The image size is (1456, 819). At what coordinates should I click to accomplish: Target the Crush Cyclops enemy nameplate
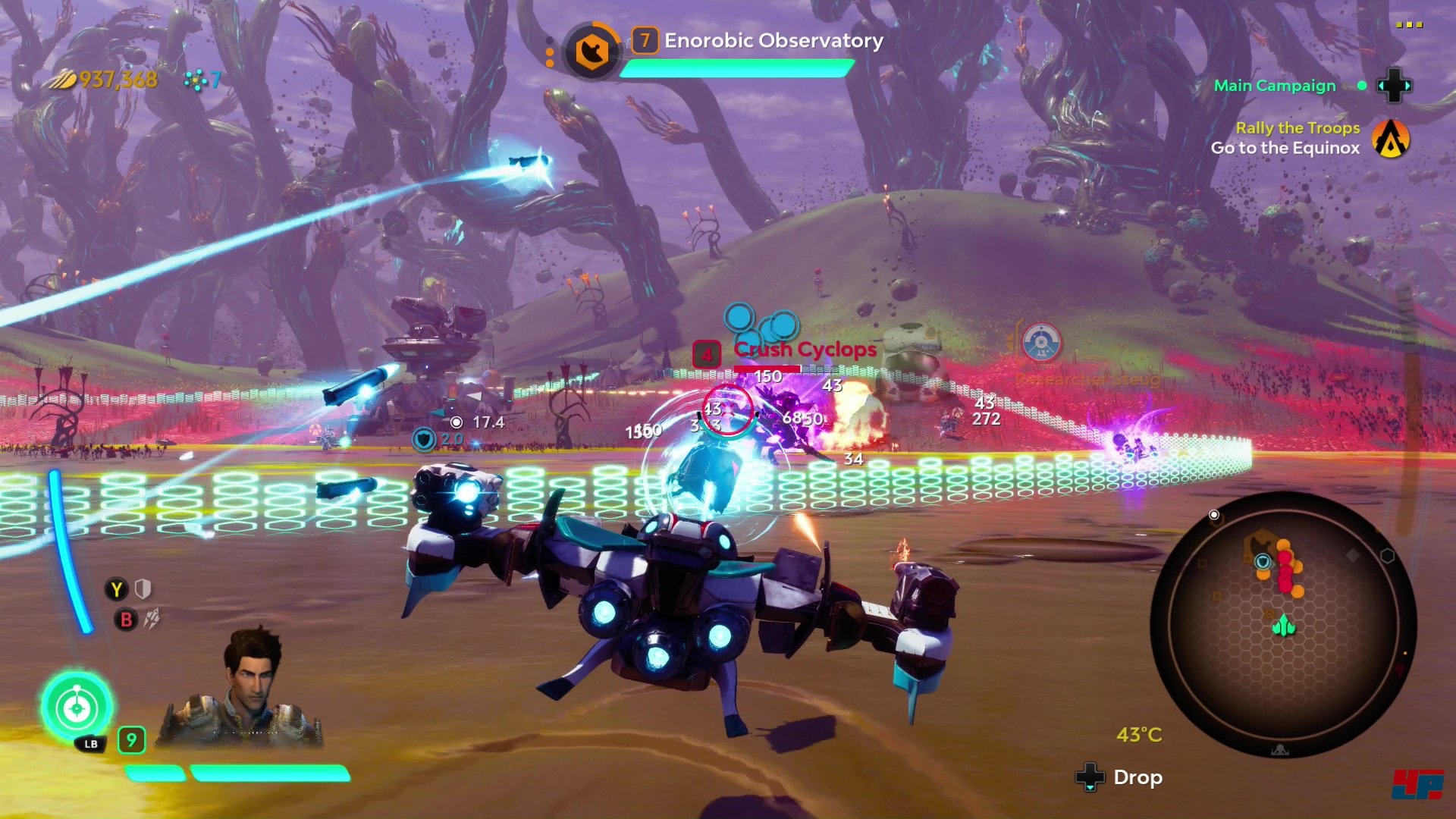click(x=804, y=350)
